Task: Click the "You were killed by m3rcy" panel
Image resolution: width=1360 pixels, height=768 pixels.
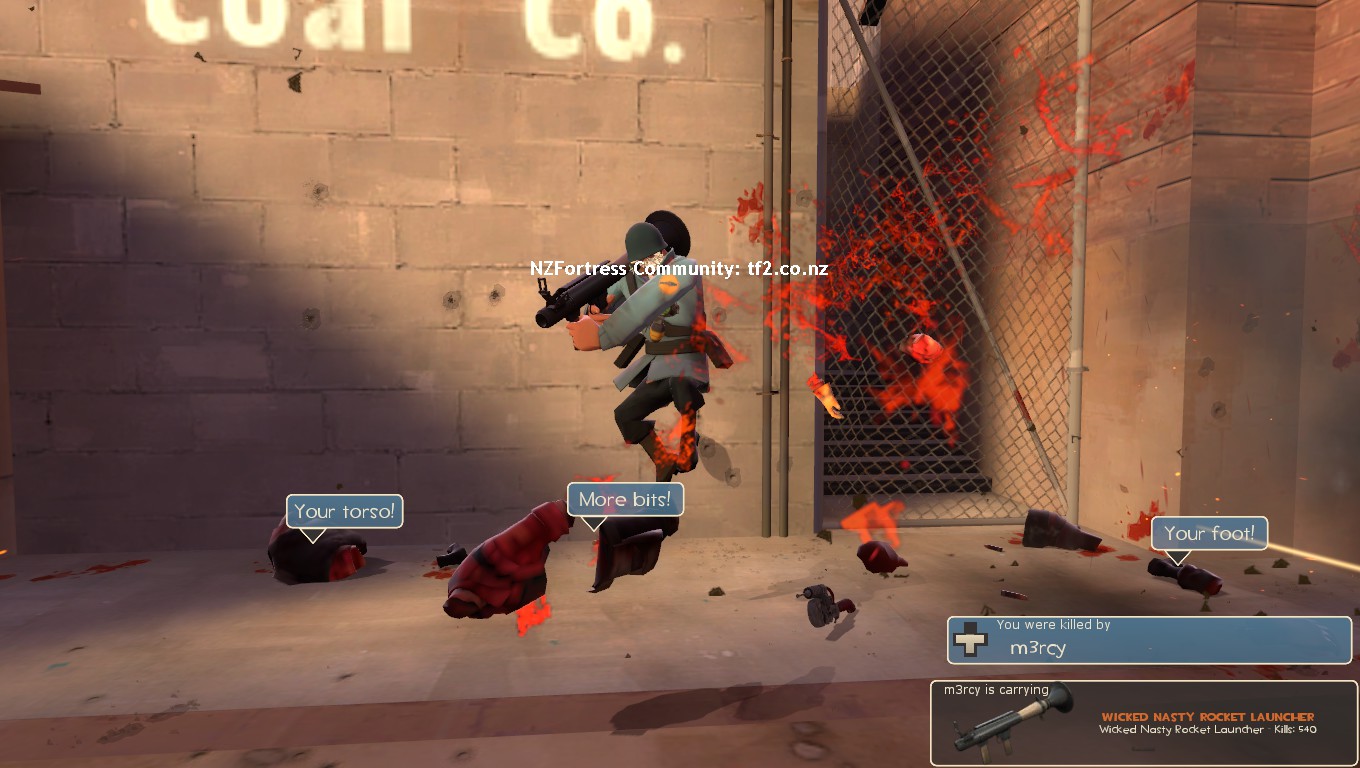Action: (x=1149, y=640)
